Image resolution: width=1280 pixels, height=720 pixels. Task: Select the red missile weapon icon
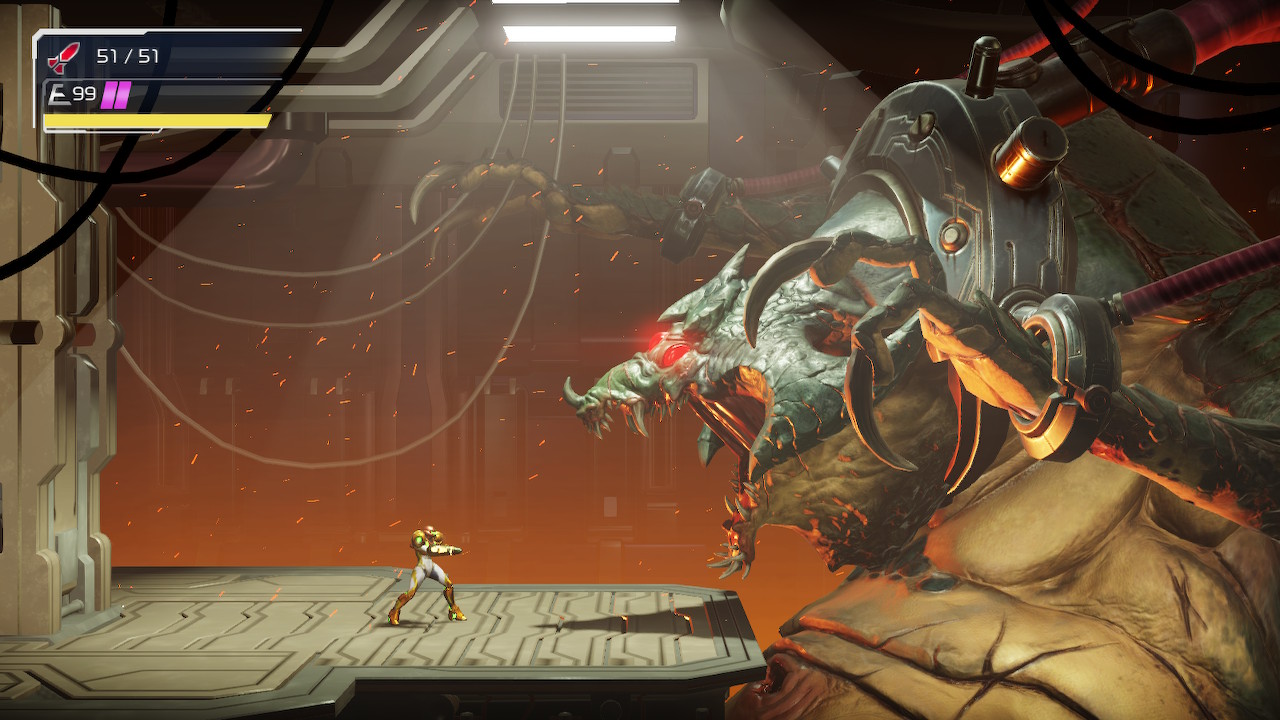tap(66, 56)
